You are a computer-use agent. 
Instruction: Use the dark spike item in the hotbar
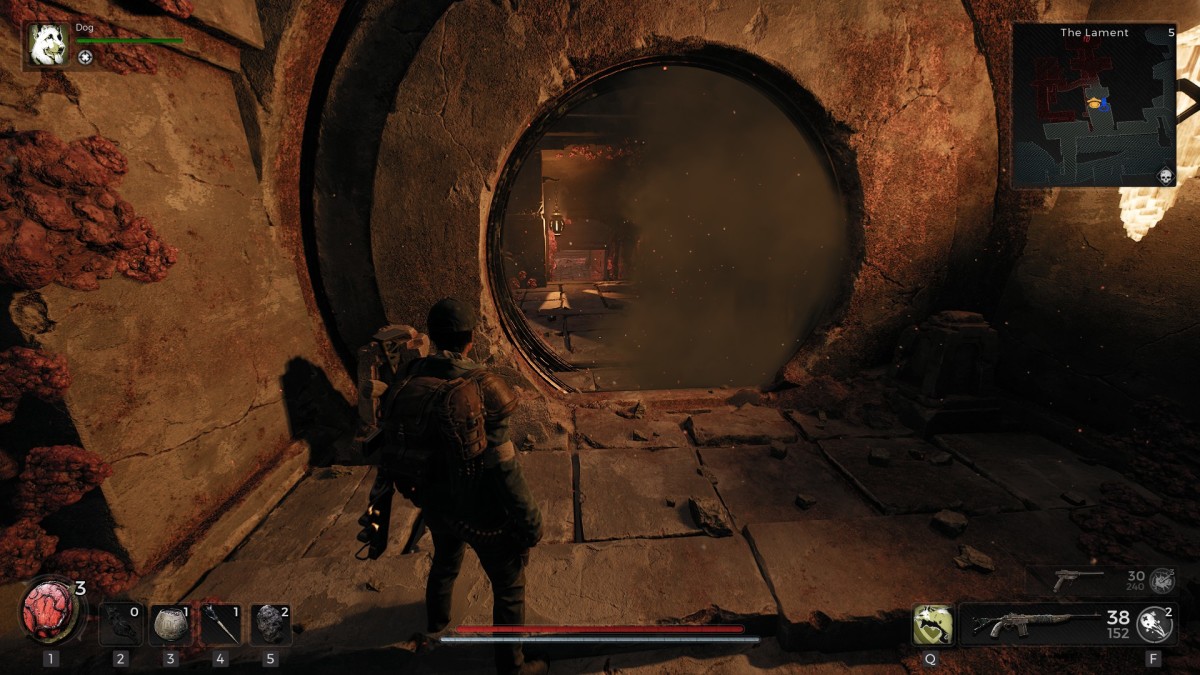pos(220,624)
